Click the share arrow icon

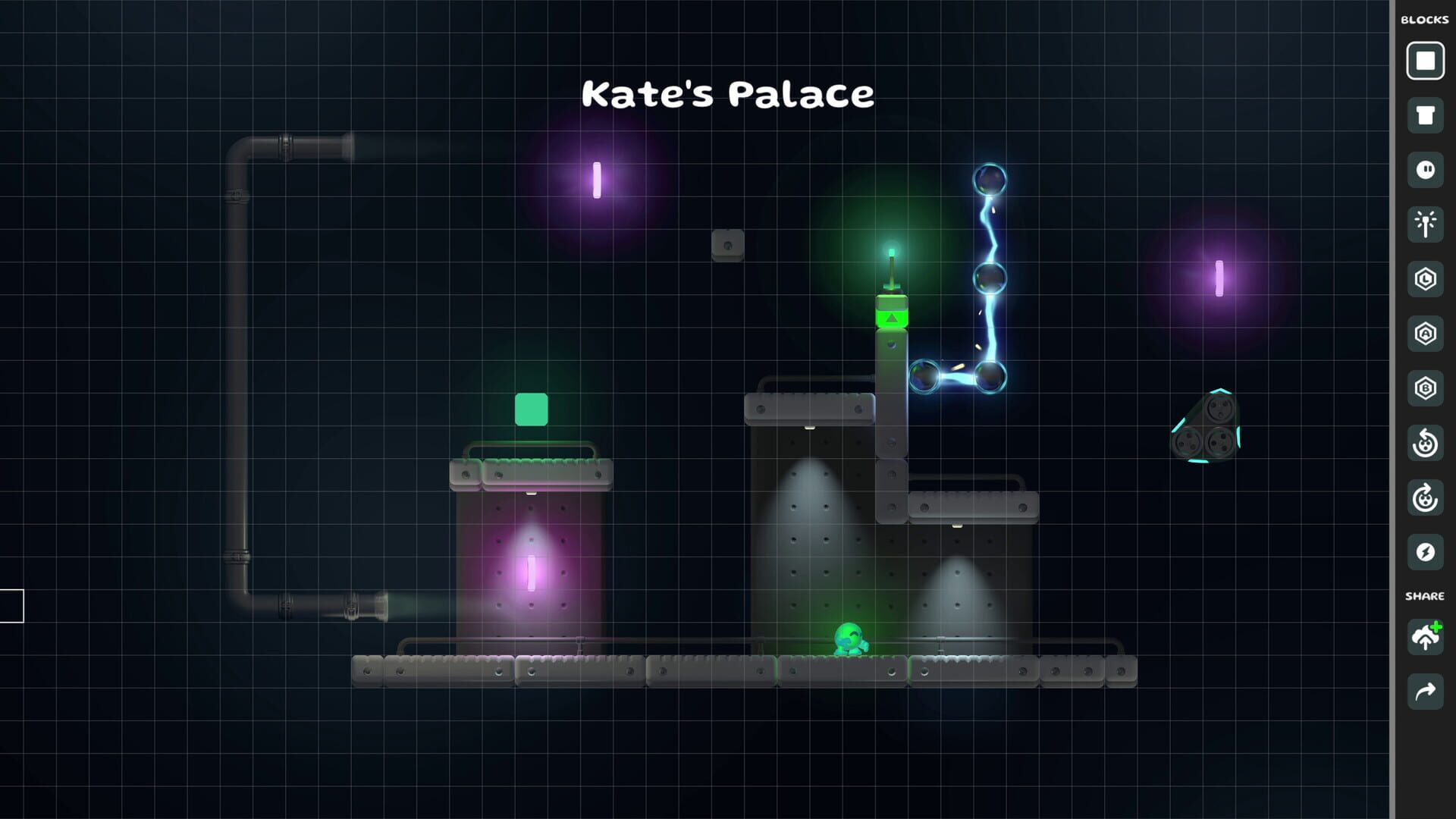(1426, 691)
